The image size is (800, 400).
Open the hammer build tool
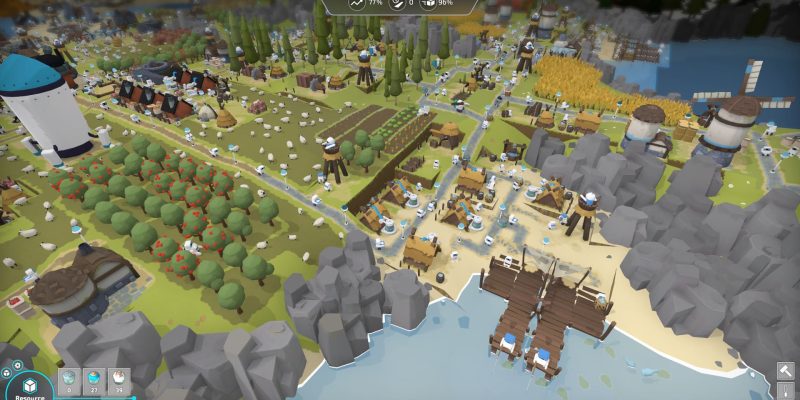[x=786, y=371]
